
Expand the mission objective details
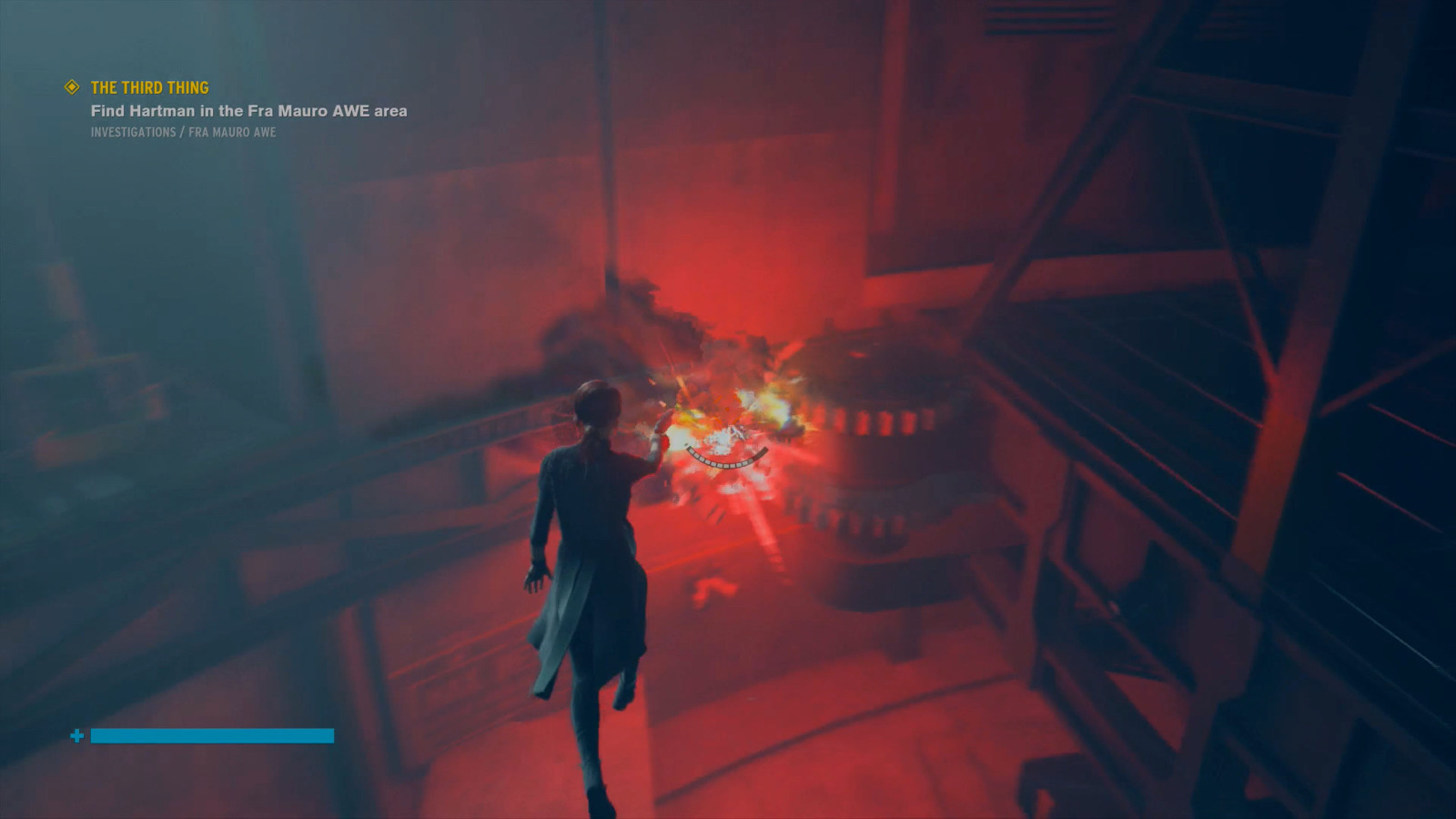pos(248,111)
